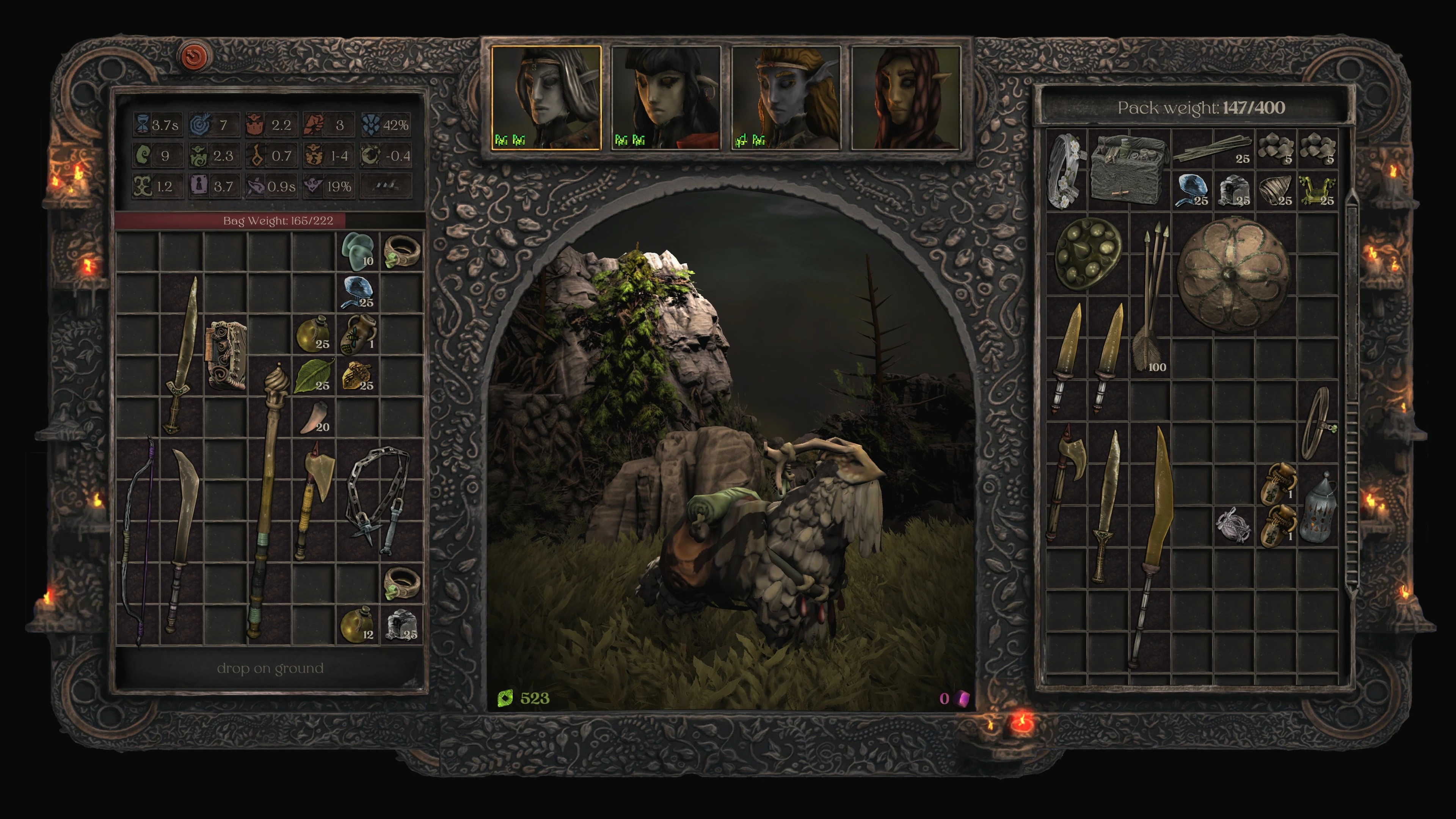The height and width of the screenshot is (819, 1456).
Task: Pick the metal lantern in the pack
Action: coord(1319,509)
